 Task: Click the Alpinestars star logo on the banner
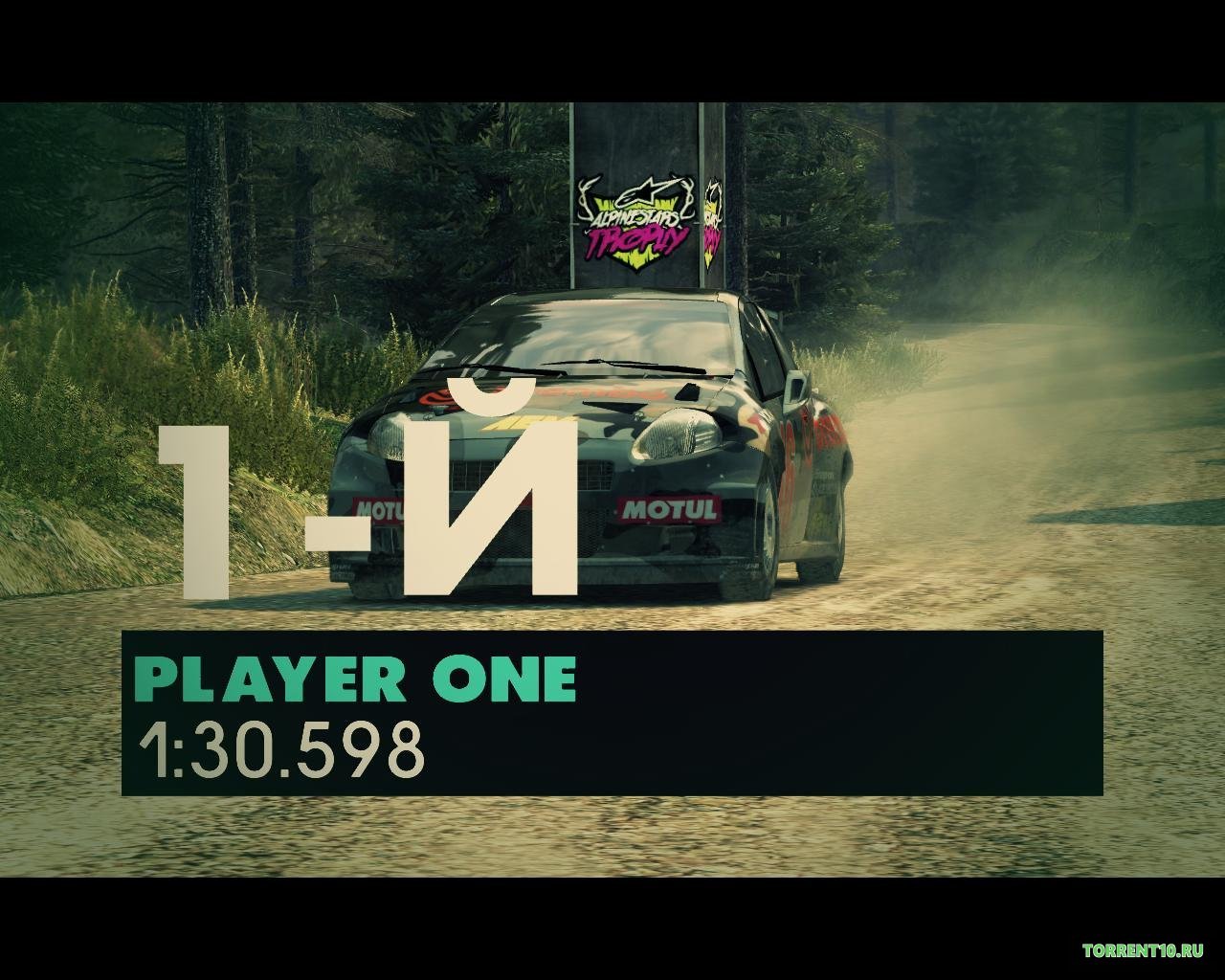click(647, 189)
